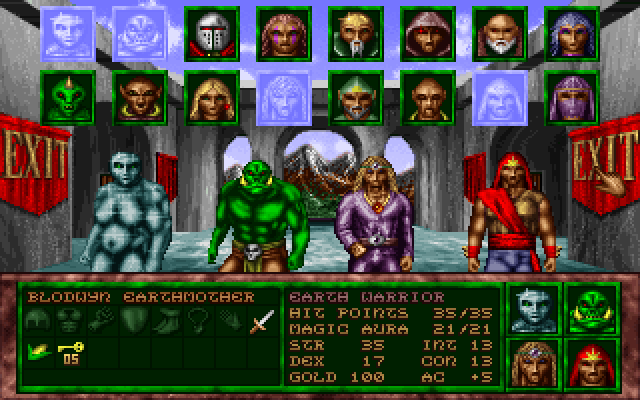Choose the white-bearded old wizard portrait

click(x=497, y=32)
